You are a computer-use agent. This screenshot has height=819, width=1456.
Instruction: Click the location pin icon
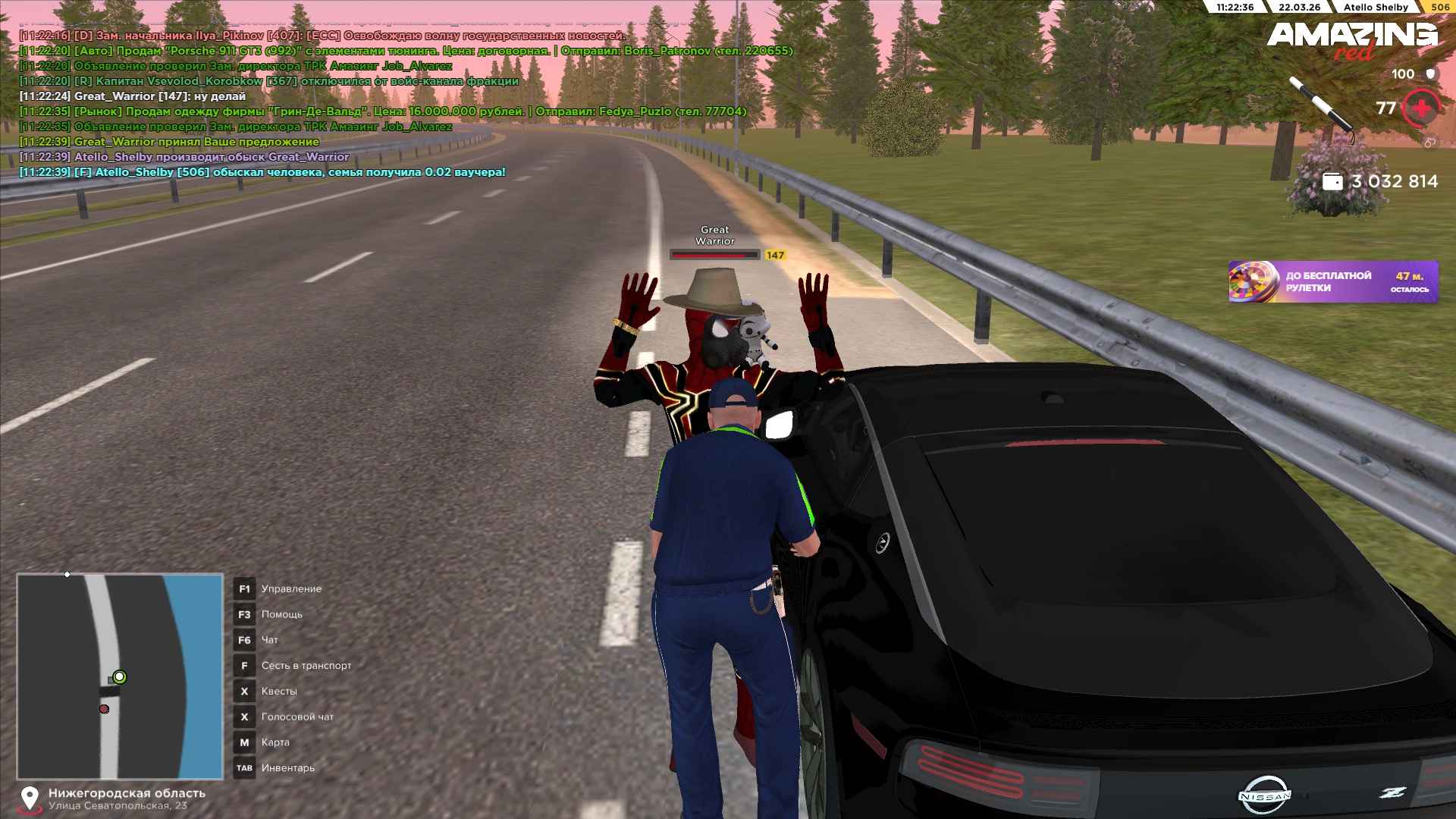[30, 799]
